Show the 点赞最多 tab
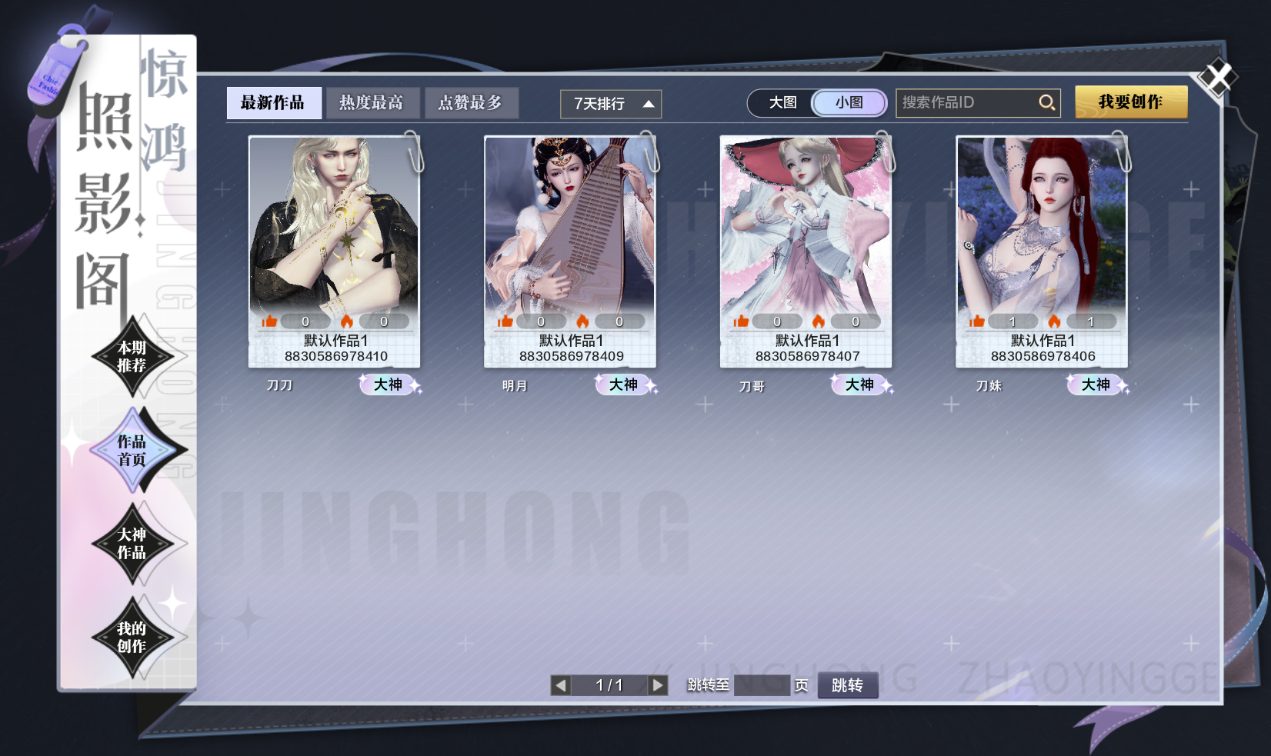This screenshot has width=1271, height=756. [471, 103]
